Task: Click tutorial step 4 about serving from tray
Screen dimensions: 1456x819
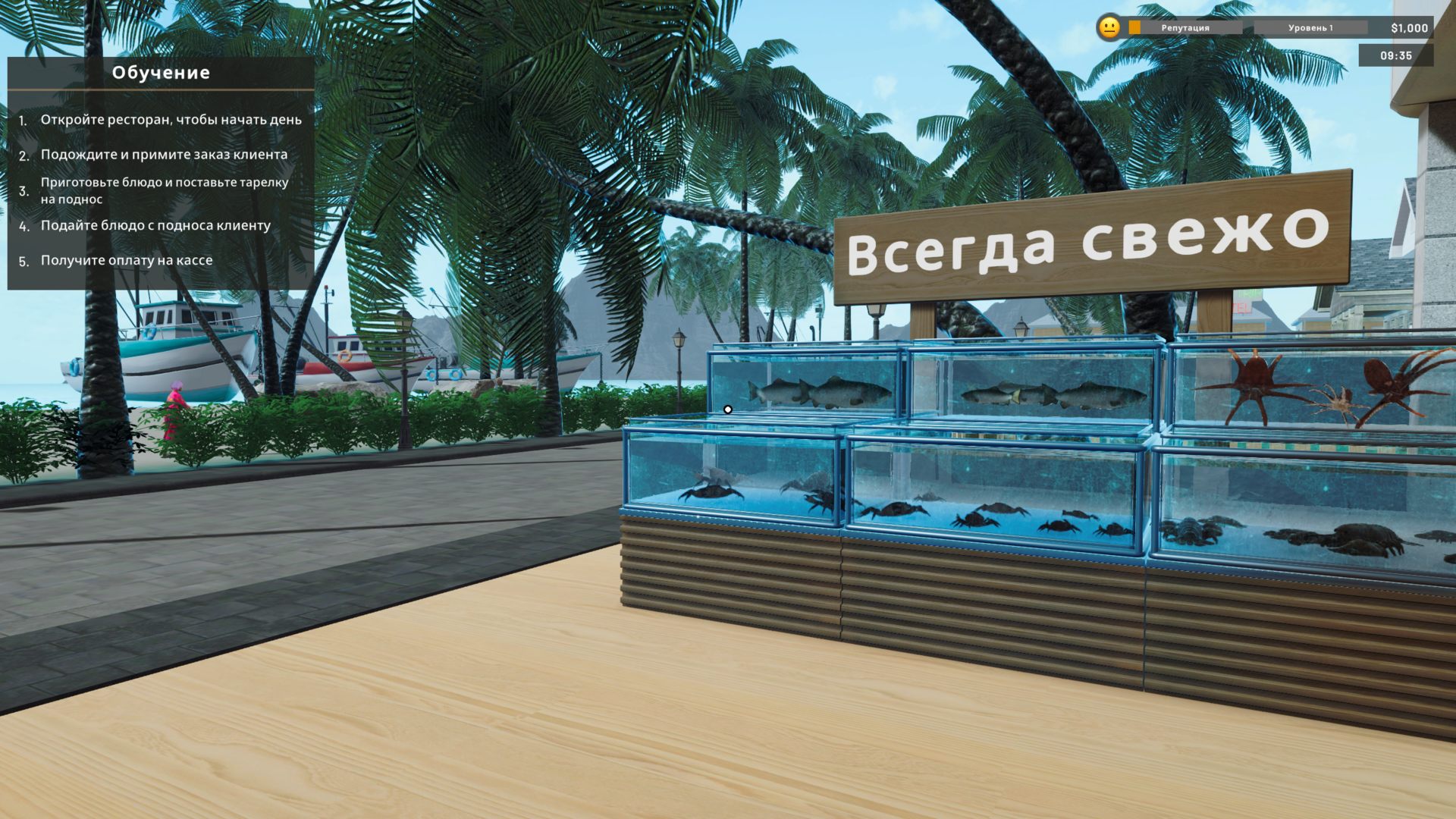Action: 155,225
